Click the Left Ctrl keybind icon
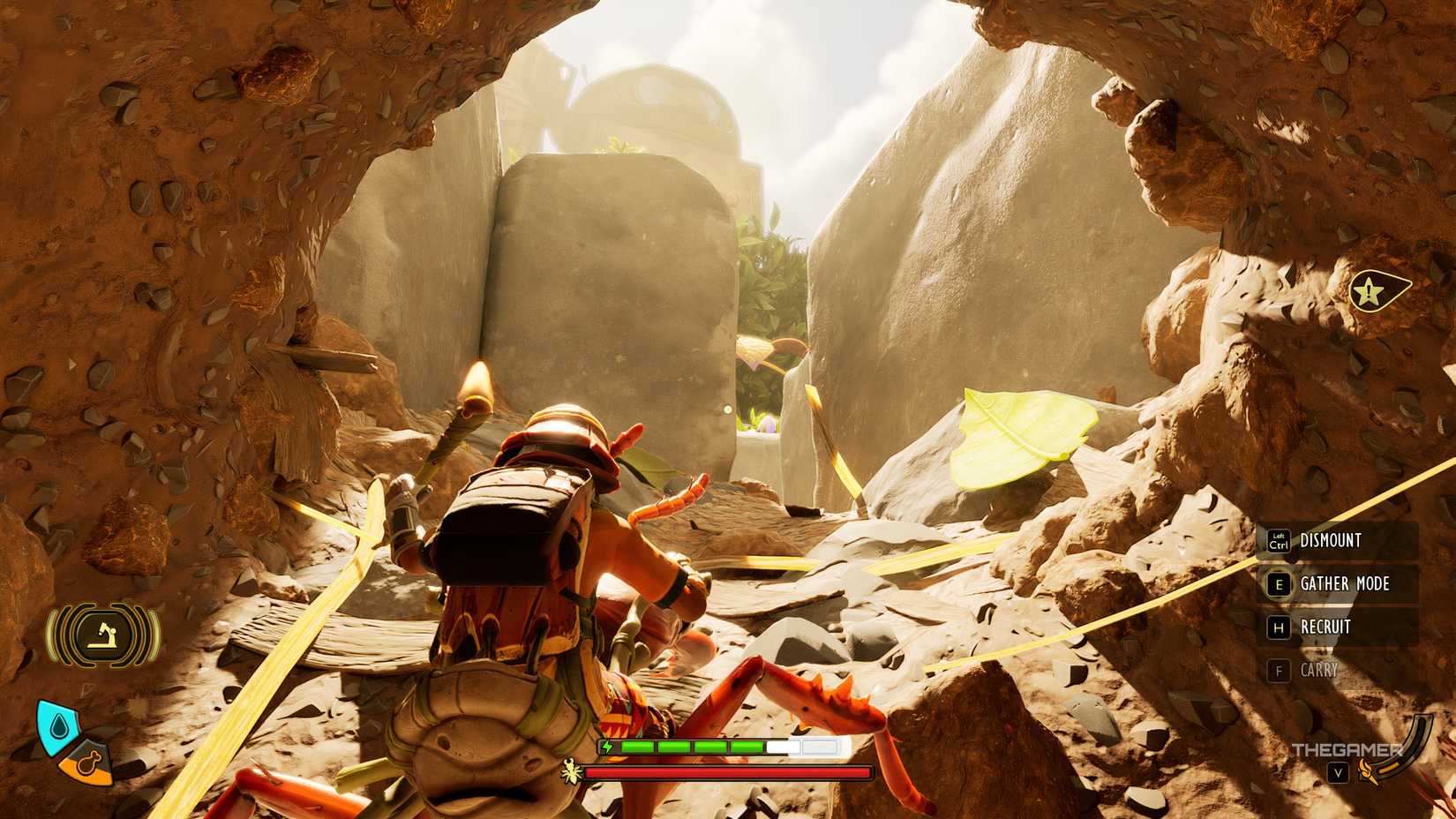1456x819 pixels. [x=1279, y=541]
